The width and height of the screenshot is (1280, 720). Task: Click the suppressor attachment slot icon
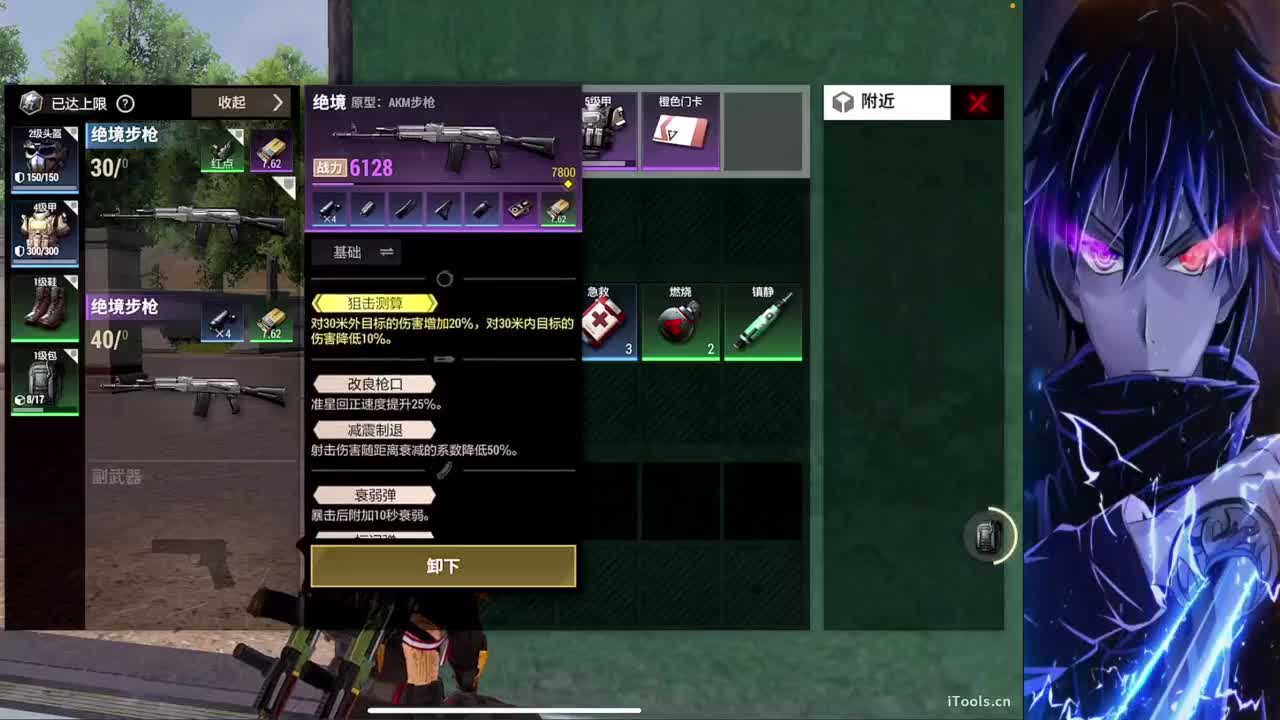pos(366,208)
